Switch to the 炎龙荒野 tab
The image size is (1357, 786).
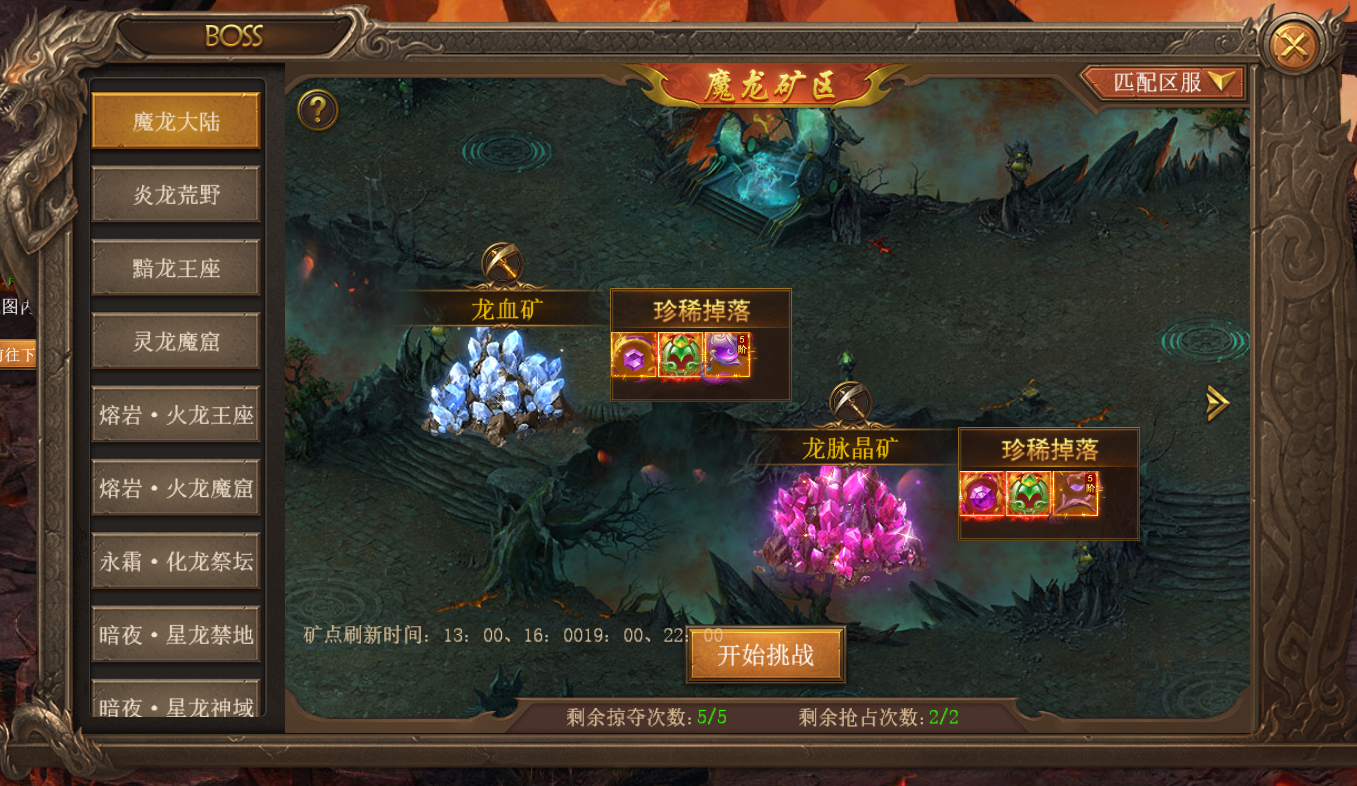(176, 193)
